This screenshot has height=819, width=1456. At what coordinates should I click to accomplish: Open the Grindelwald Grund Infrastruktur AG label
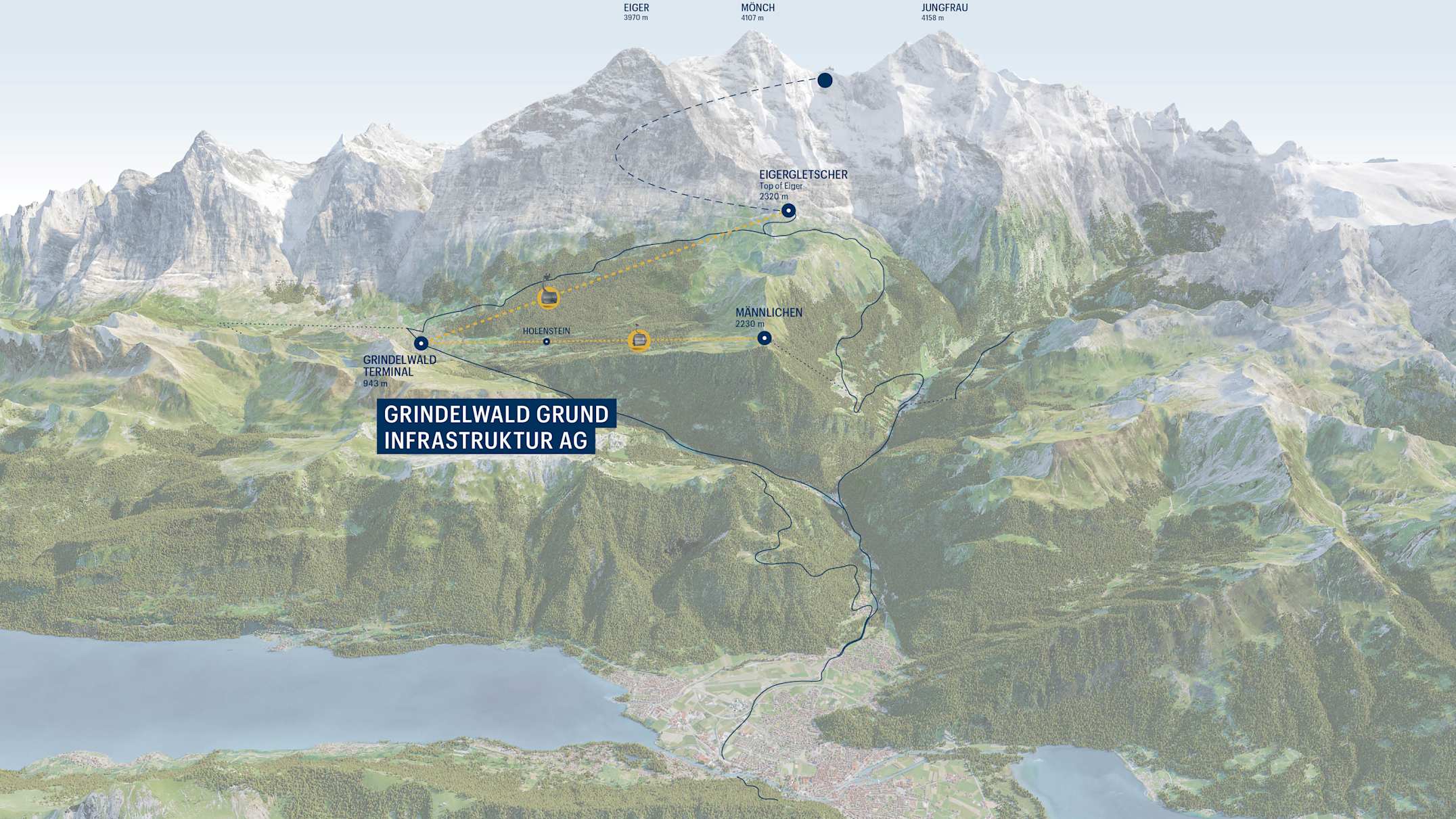[x=496, y=427]
